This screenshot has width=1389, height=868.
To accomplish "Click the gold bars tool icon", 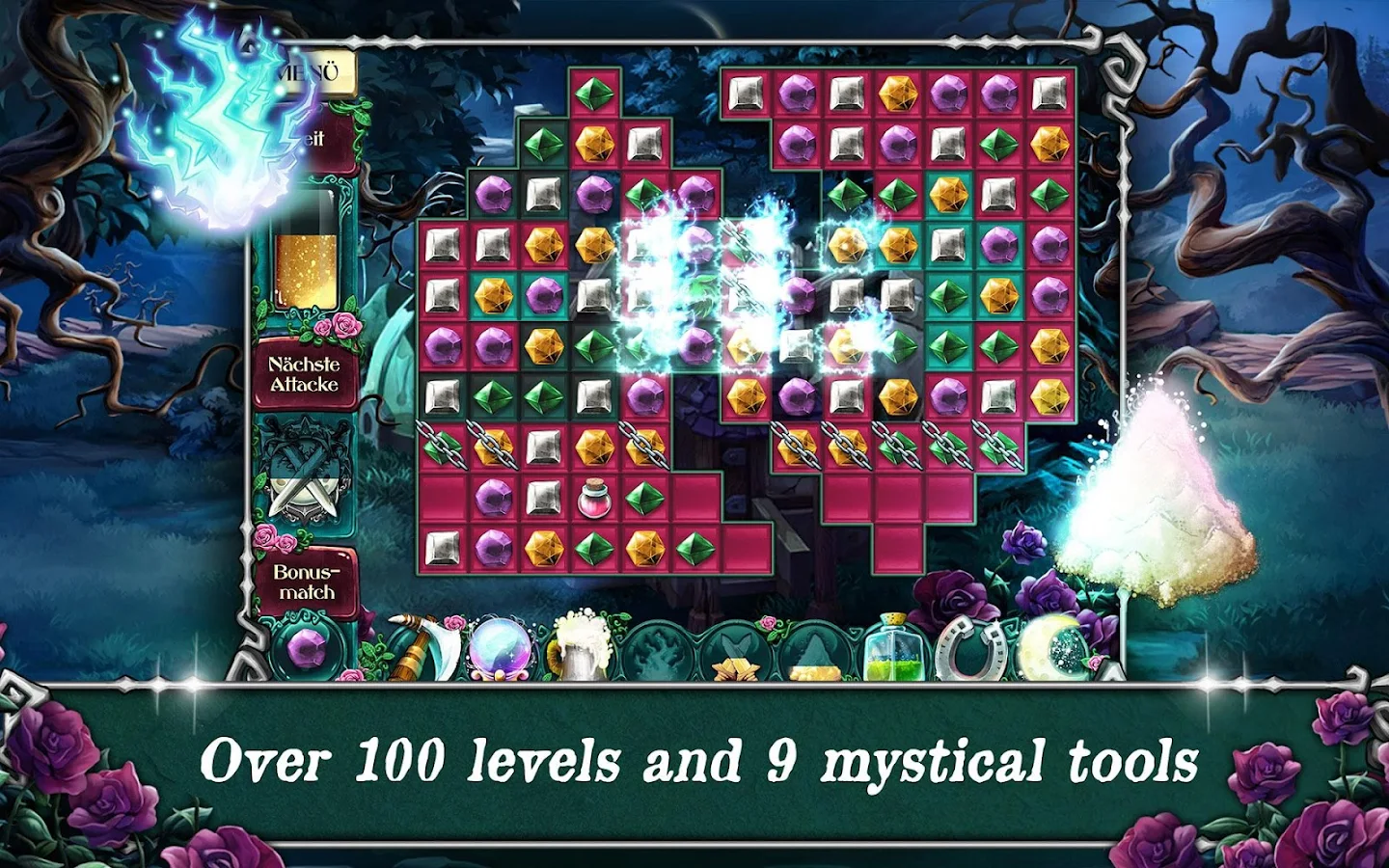I will pos(734,665).
